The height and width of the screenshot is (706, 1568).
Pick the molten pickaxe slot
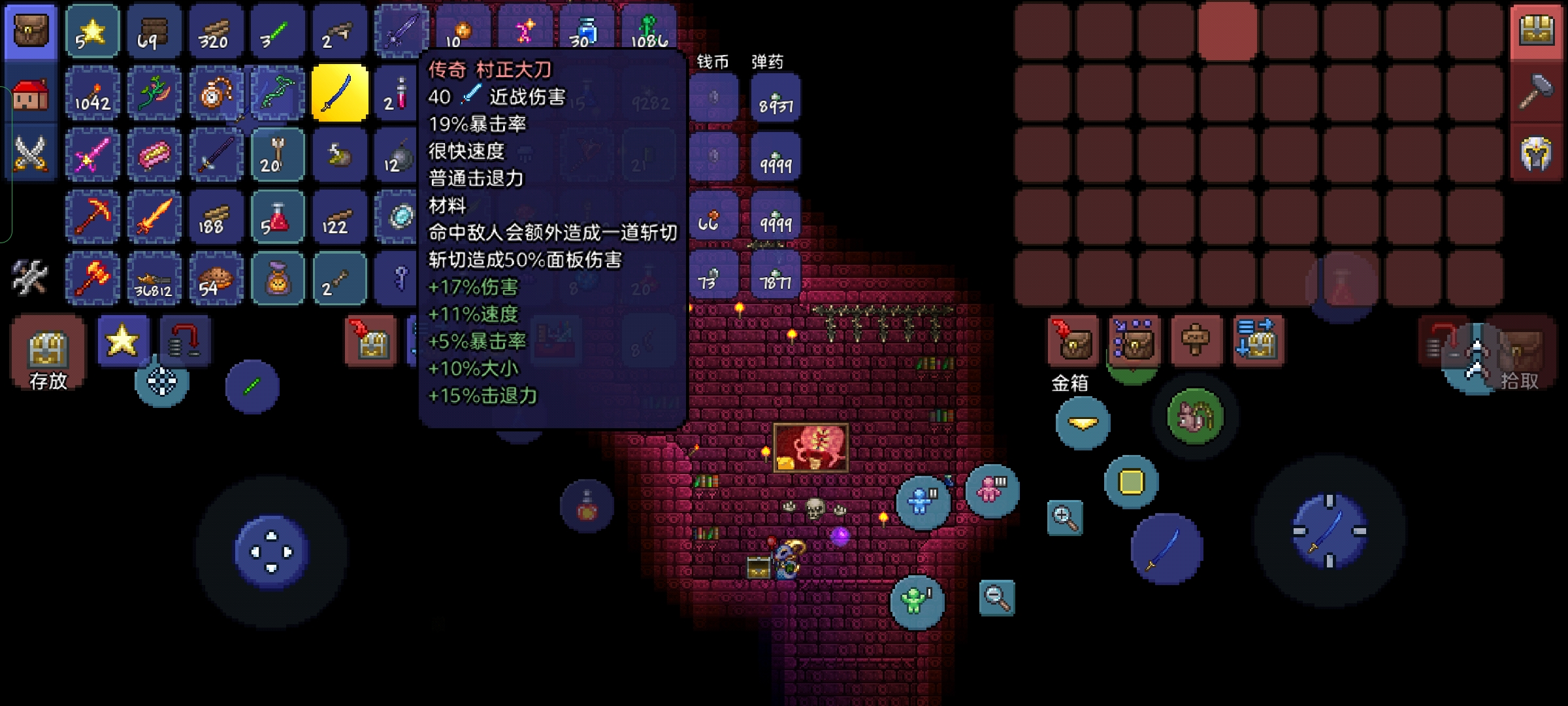click(92, 216)
